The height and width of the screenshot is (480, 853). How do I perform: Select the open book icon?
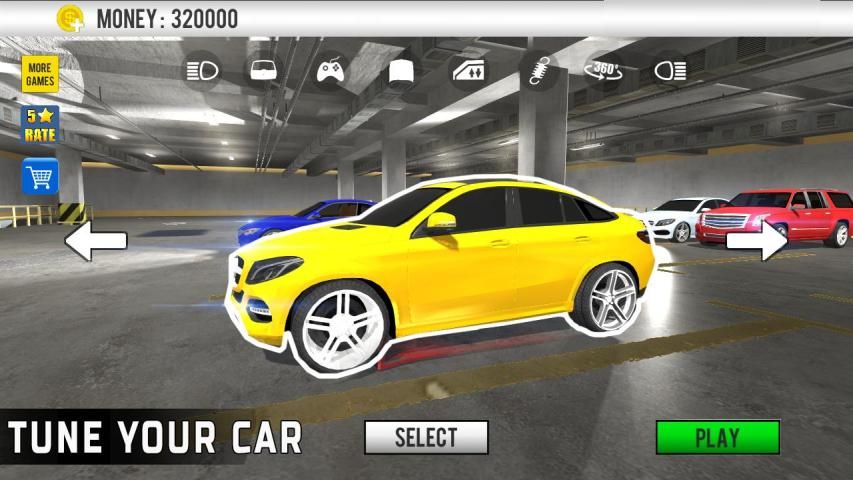coord(401,71)
